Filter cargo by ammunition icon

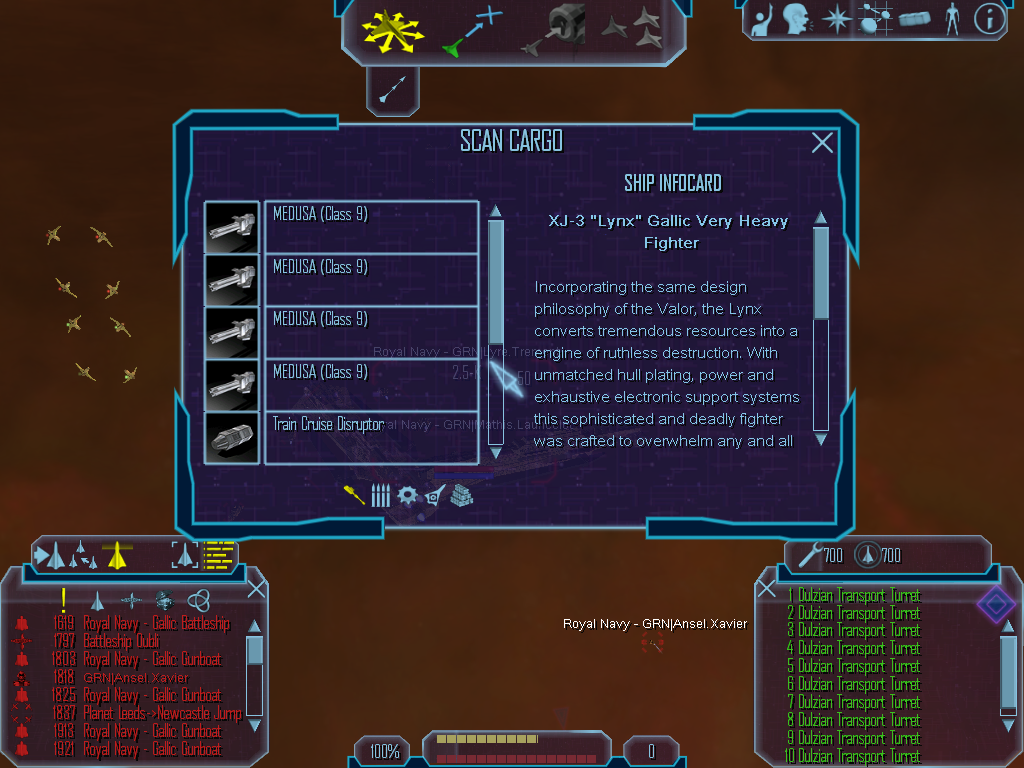pyautogui.click(x=380, y=495)
